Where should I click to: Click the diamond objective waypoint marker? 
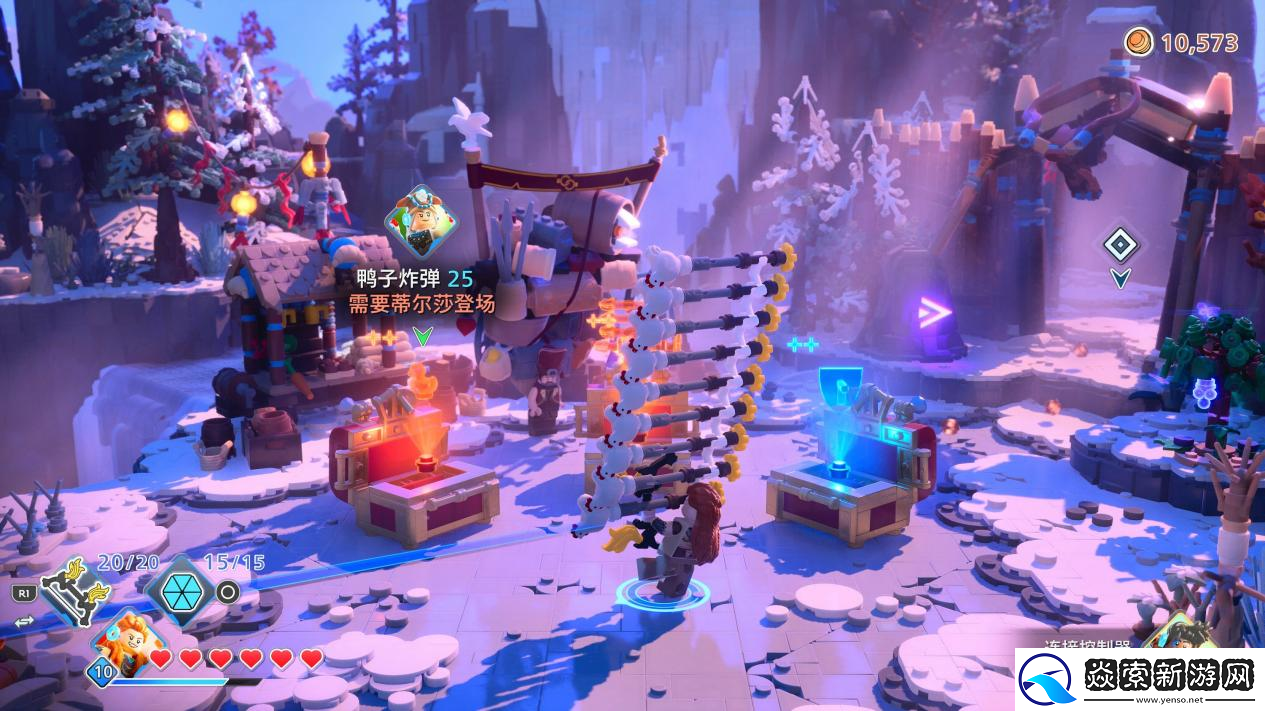[1121, 244]
